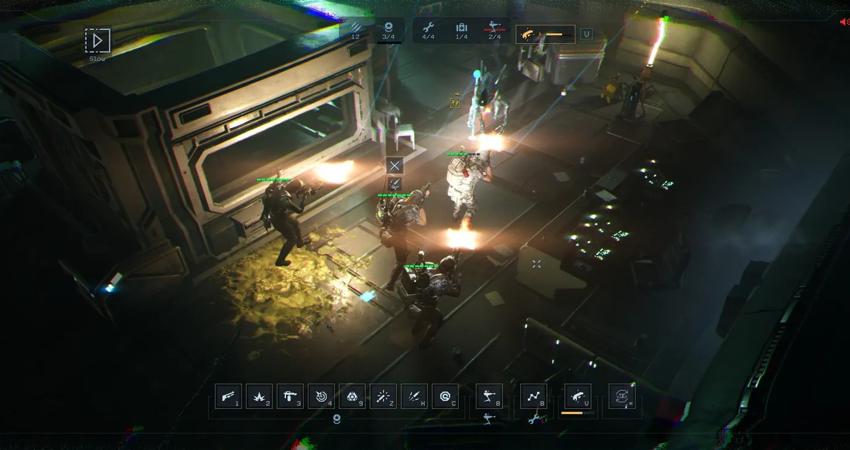
Task: Click the equipped weapon panel at top
Action: 545,34
